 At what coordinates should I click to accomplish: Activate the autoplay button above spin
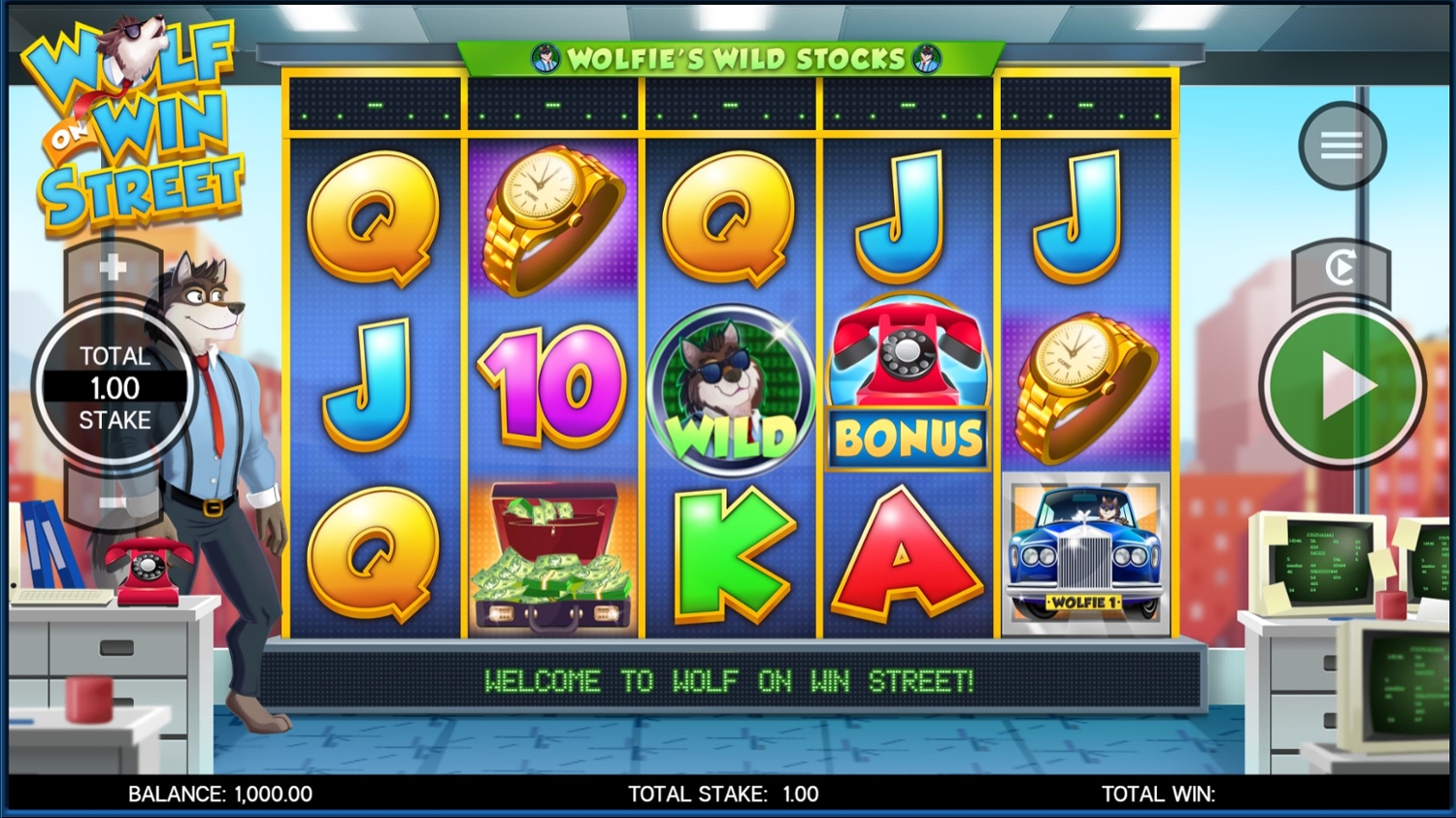(1340, 268)
